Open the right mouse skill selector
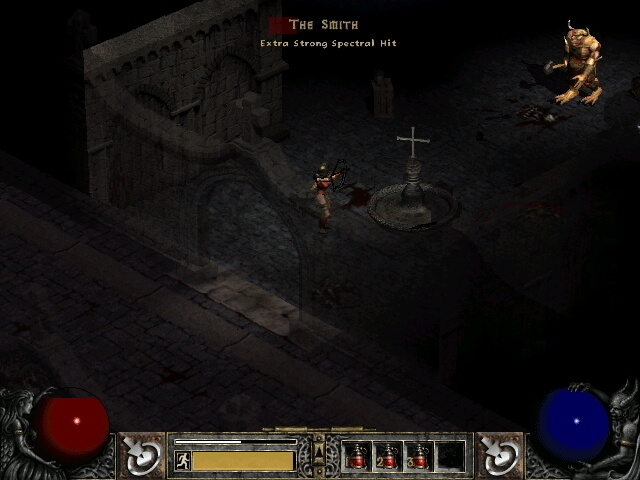Image resolution: width=640 pixels, height=480 pixels. (x=497, y=456)
